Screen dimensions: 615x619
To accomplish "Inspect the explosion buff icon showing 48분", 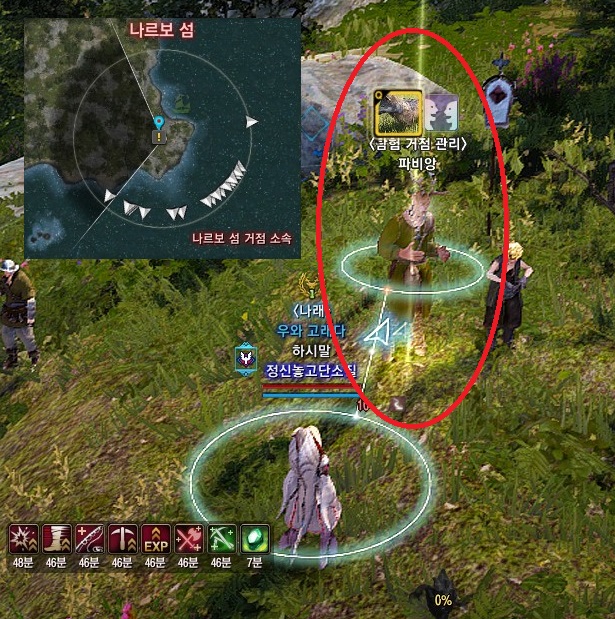I will pyautogui.click(x=24, y=540).
